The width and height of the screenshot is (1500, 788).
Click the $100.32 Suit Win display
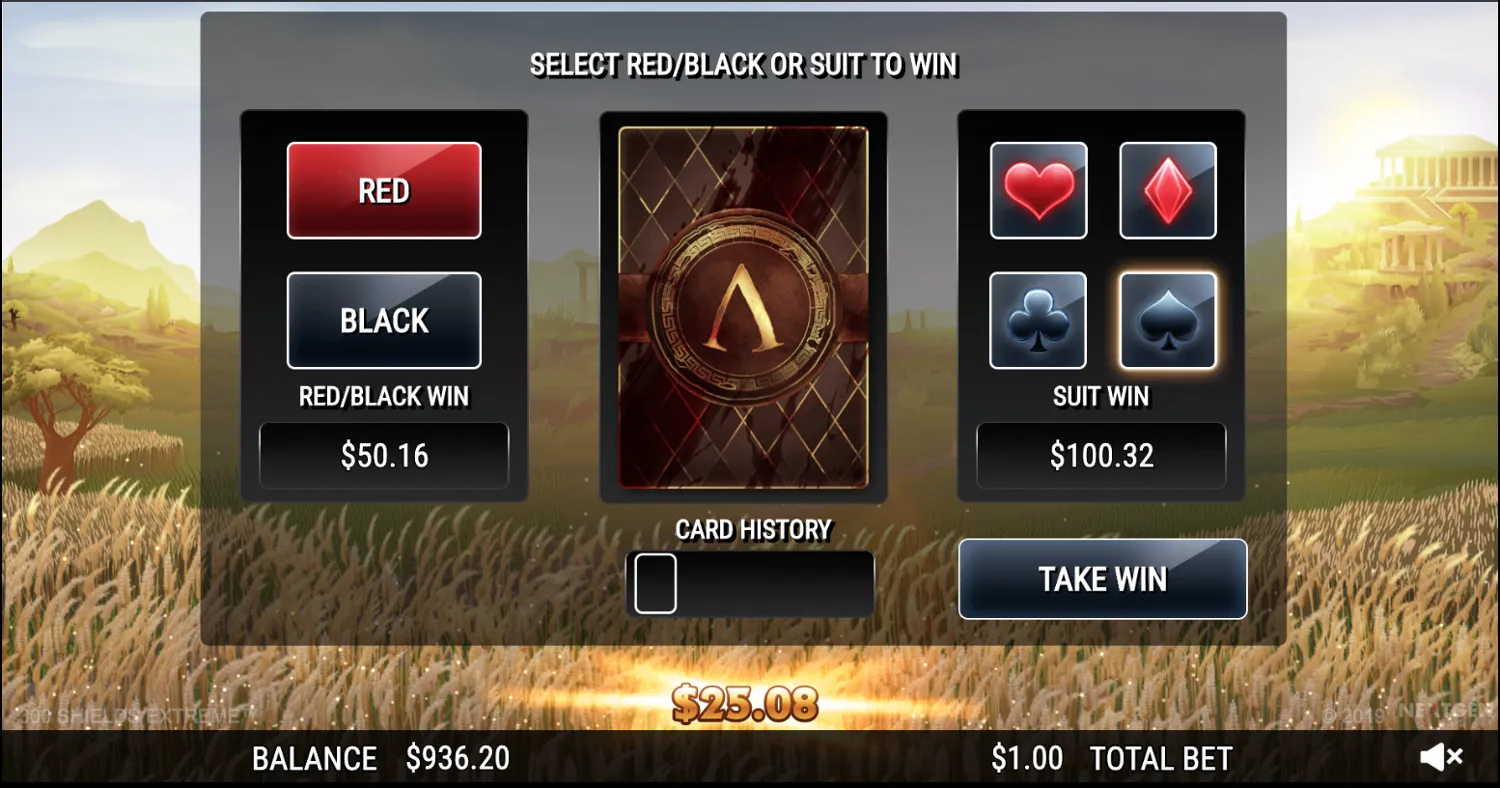coord(1101,455)
